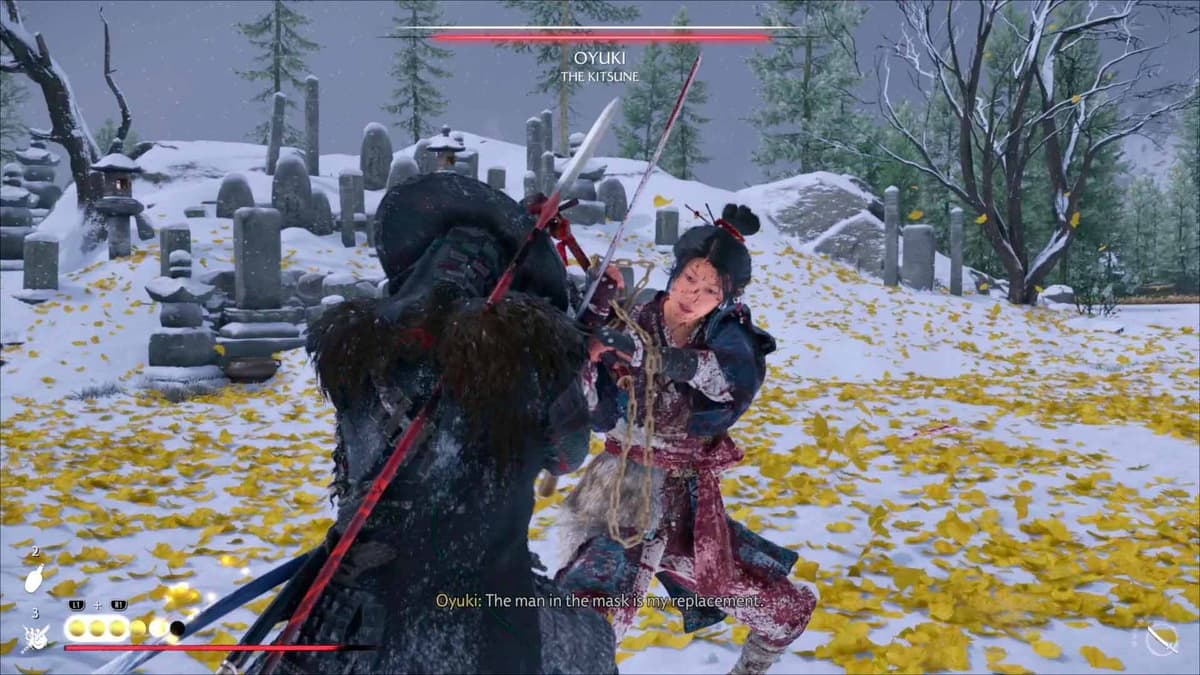Activate the onryo mask ability icon
The width and height of the screenshot is (1200, 675).
tap(34, 635)
